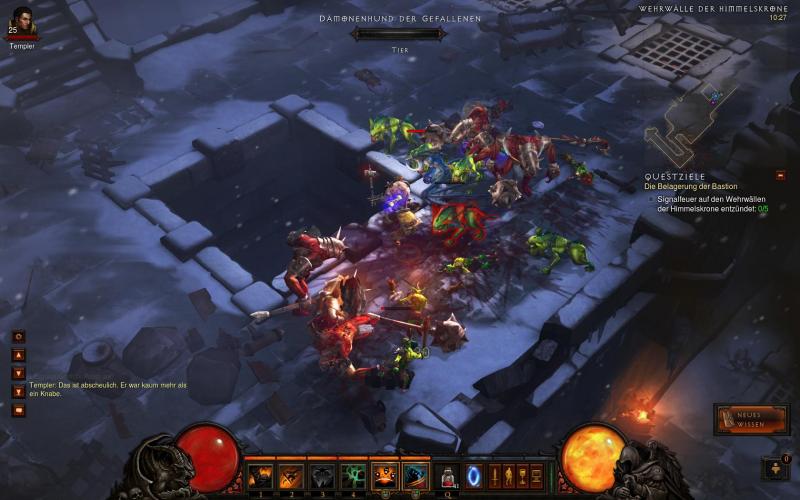Use the skill in hotbar slot 2
Viewport: 800px width, 500px height.
coord(291,476)
